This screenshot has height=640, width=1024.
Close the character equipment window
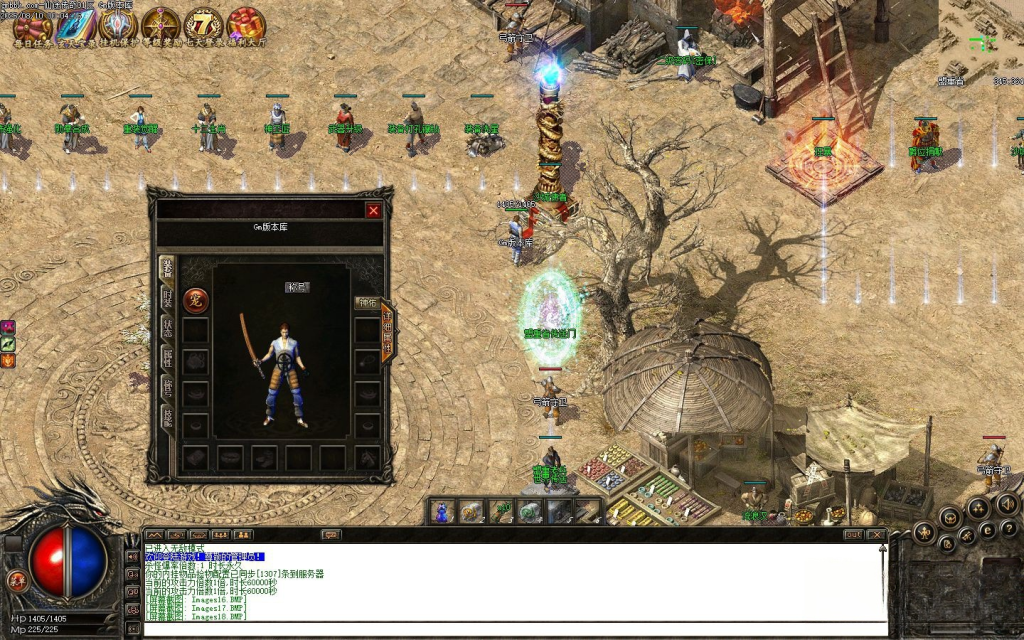pyautogui.click(x=373, y=210)
